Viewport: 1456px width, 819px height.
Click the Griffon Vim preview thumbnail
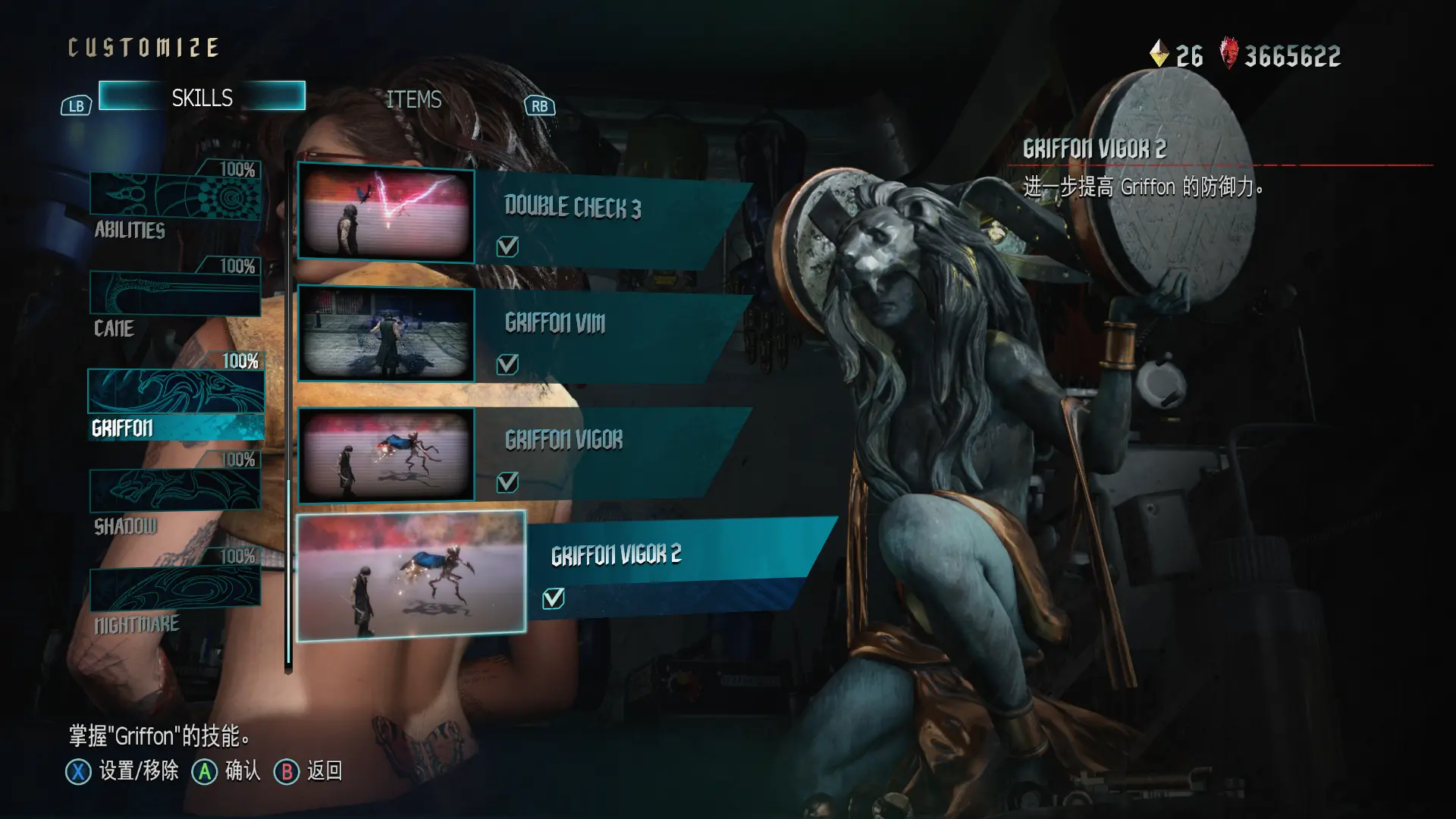point(386,332)
